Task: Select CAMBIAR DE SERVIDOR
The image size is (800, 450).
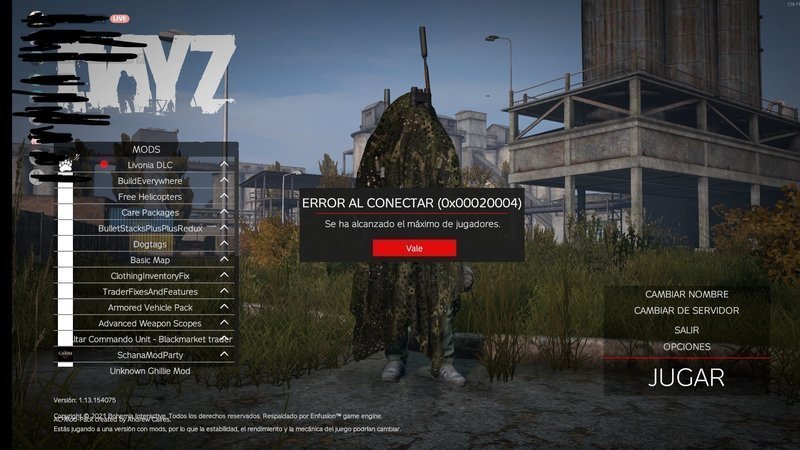Action: (x=686, y=311)
